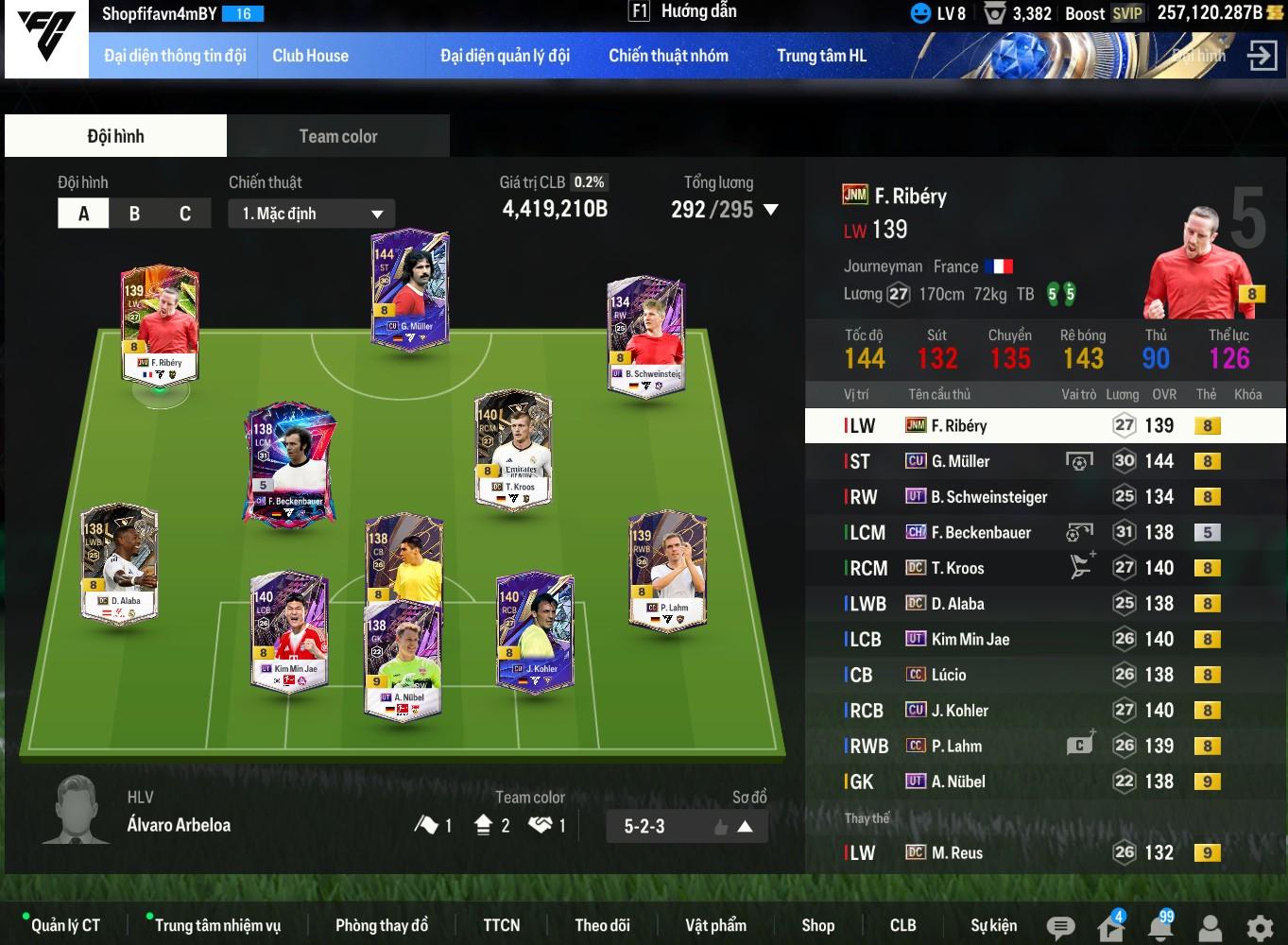The width and height of the screenshot is (1288, 945).
Task: Open the 5-2-3 formation selector
Action: [686, 826]
